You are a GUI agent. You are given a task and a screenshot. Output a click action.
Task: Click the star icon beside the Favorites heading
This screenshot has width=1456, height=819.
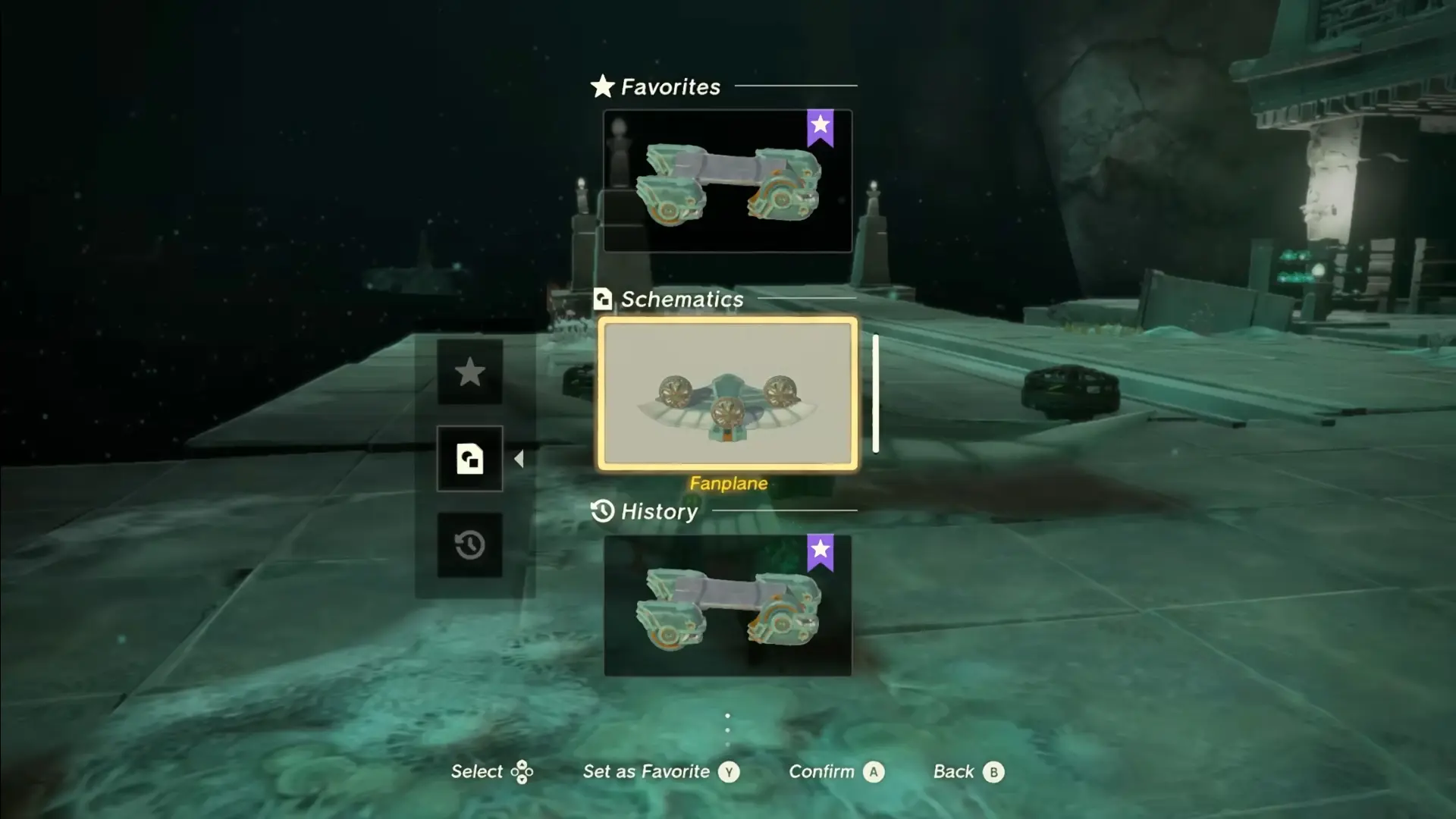pos(601,86)
